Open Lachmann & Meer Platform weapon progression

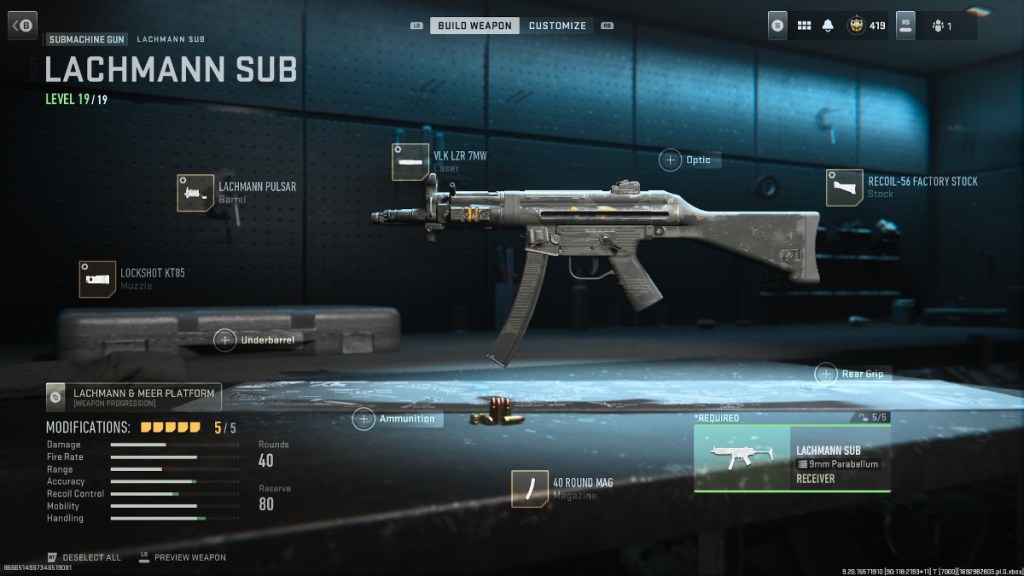[134, 397]
